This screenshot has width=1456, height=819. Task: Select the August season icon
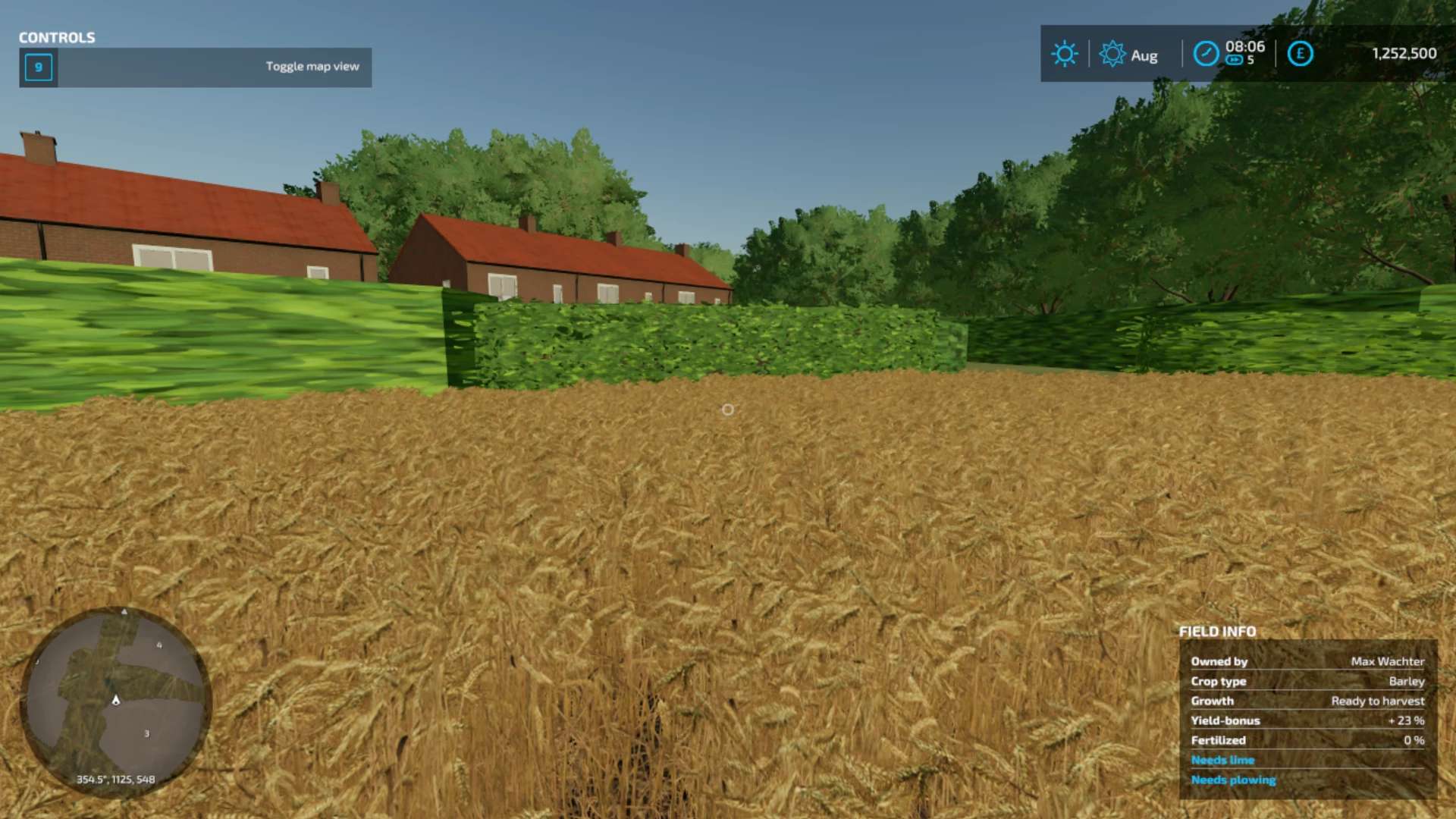pos(1112,54)
